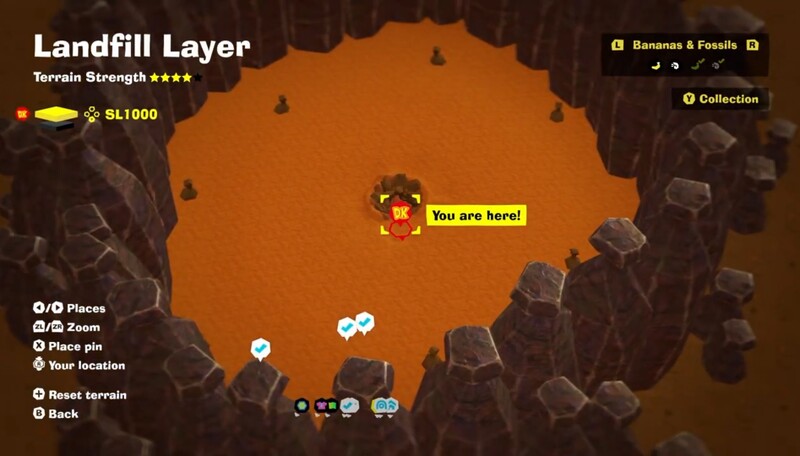Click the pink shirt map marker
Image resolution: width=800 pixels, height=456 pixels.
[x=323, y=406]
